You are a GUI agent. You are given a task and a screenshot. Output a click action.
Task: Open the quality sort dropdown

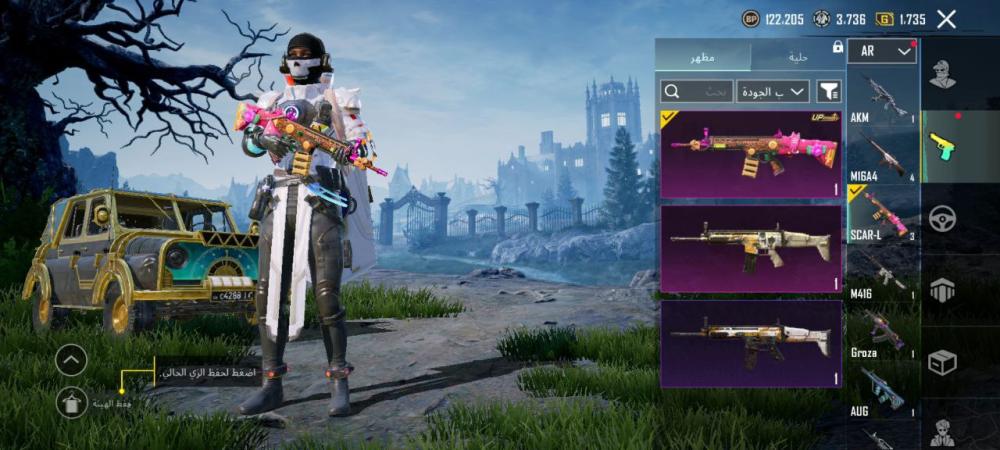pos(773,92)
